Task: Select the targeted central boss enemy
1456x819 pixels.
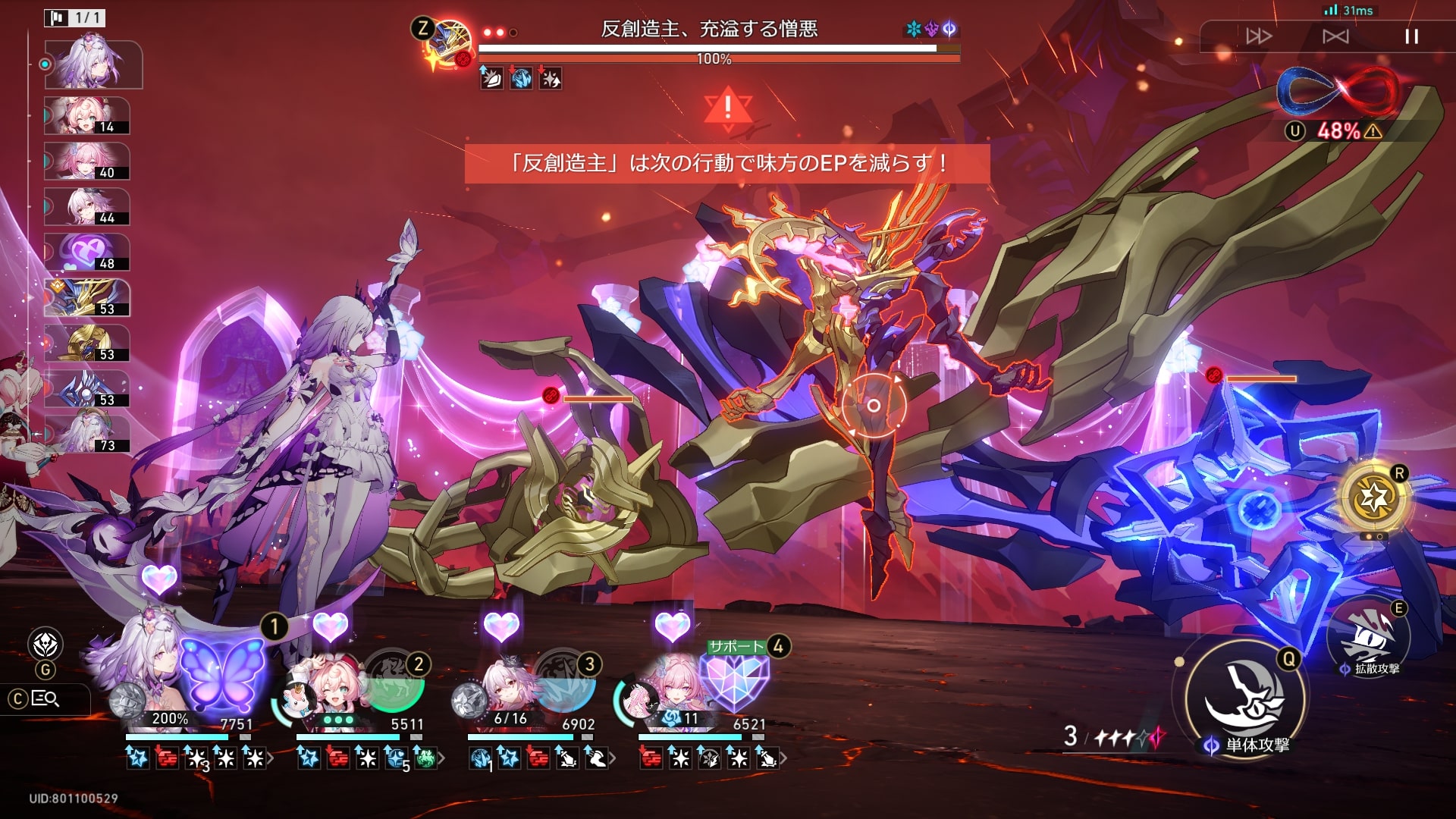Action: pos(873,406)
